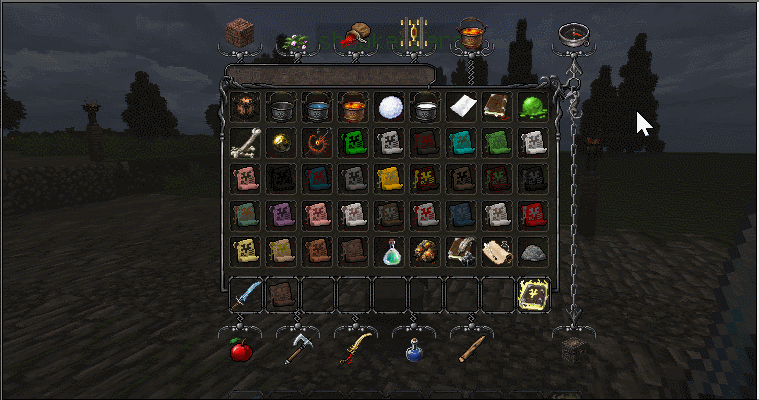759x400 pixels.
Task: Select the snowball item slot
Action: pos(388,106)
